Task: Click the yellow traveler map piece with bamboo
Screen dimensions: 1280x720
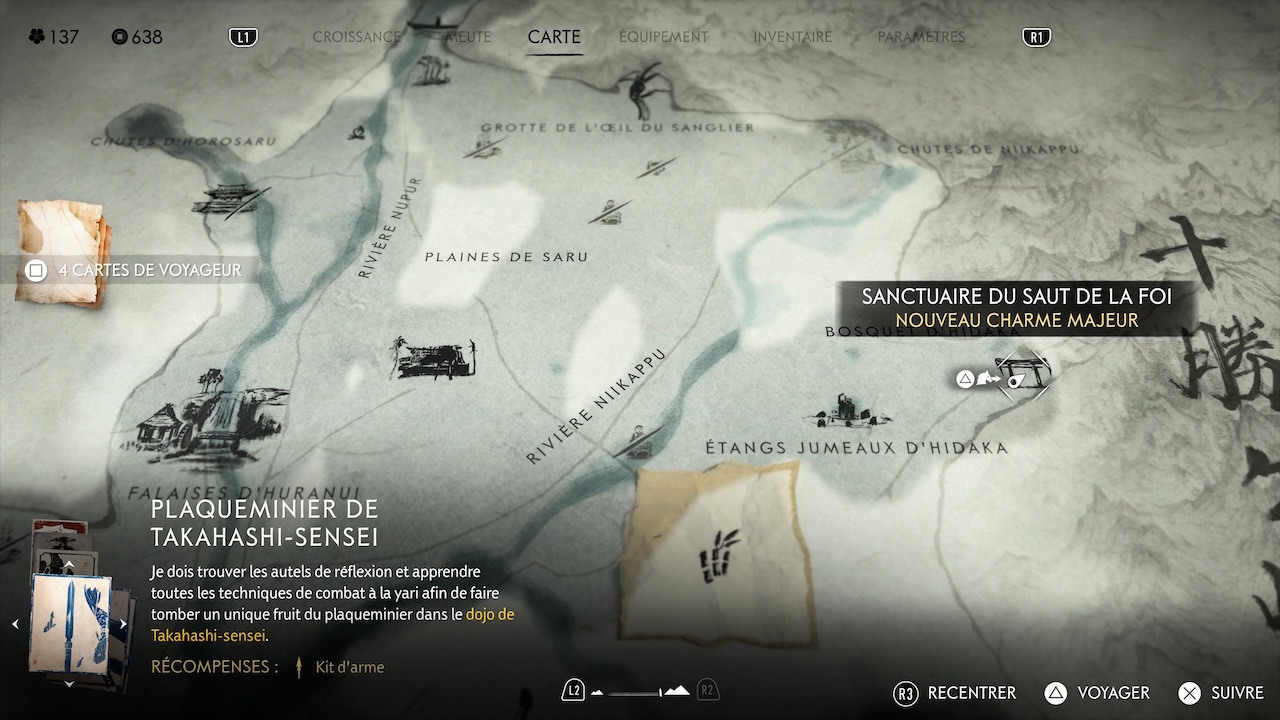Action: 716,555
